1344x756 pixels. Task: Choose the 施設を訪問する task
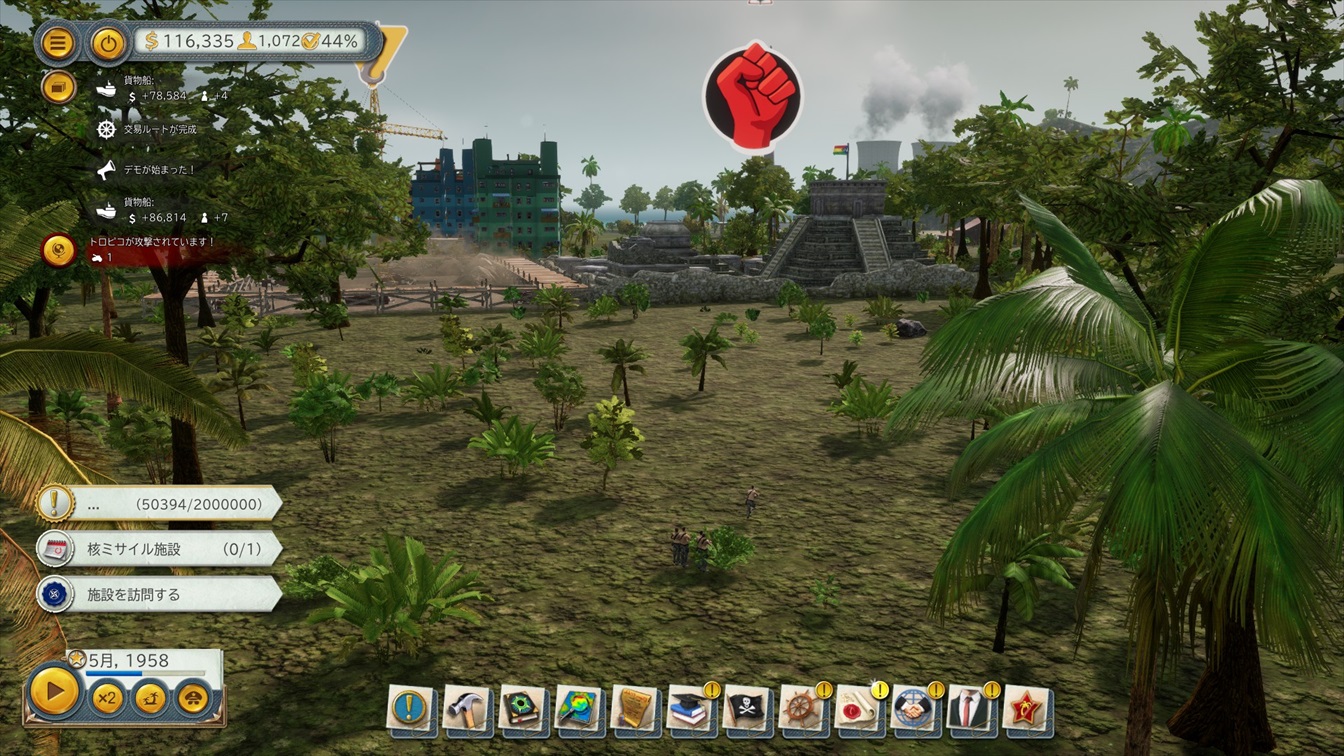[160, 594]
